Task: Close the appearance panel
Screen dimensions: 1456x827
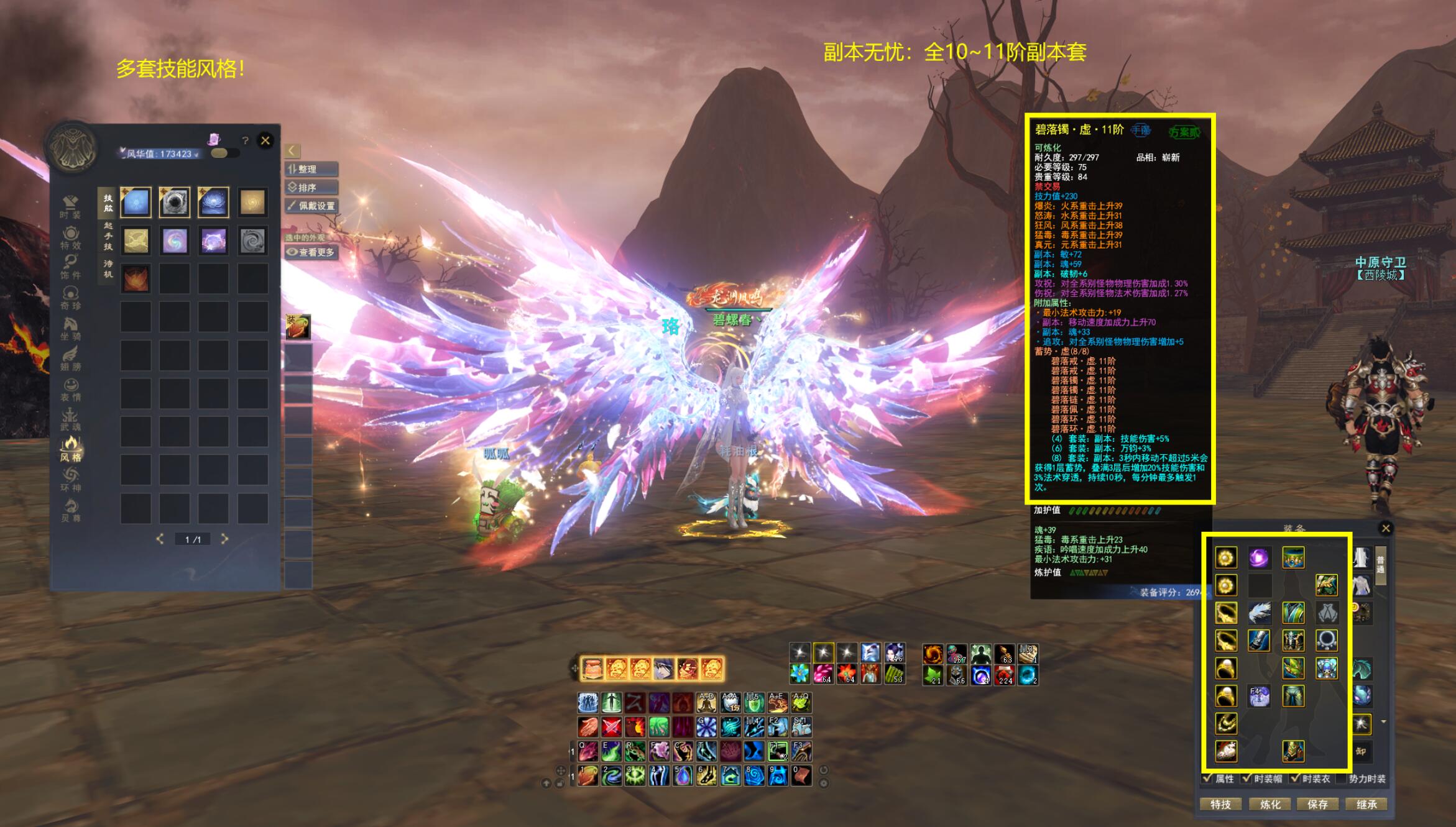Action: [x=265, y=140]
